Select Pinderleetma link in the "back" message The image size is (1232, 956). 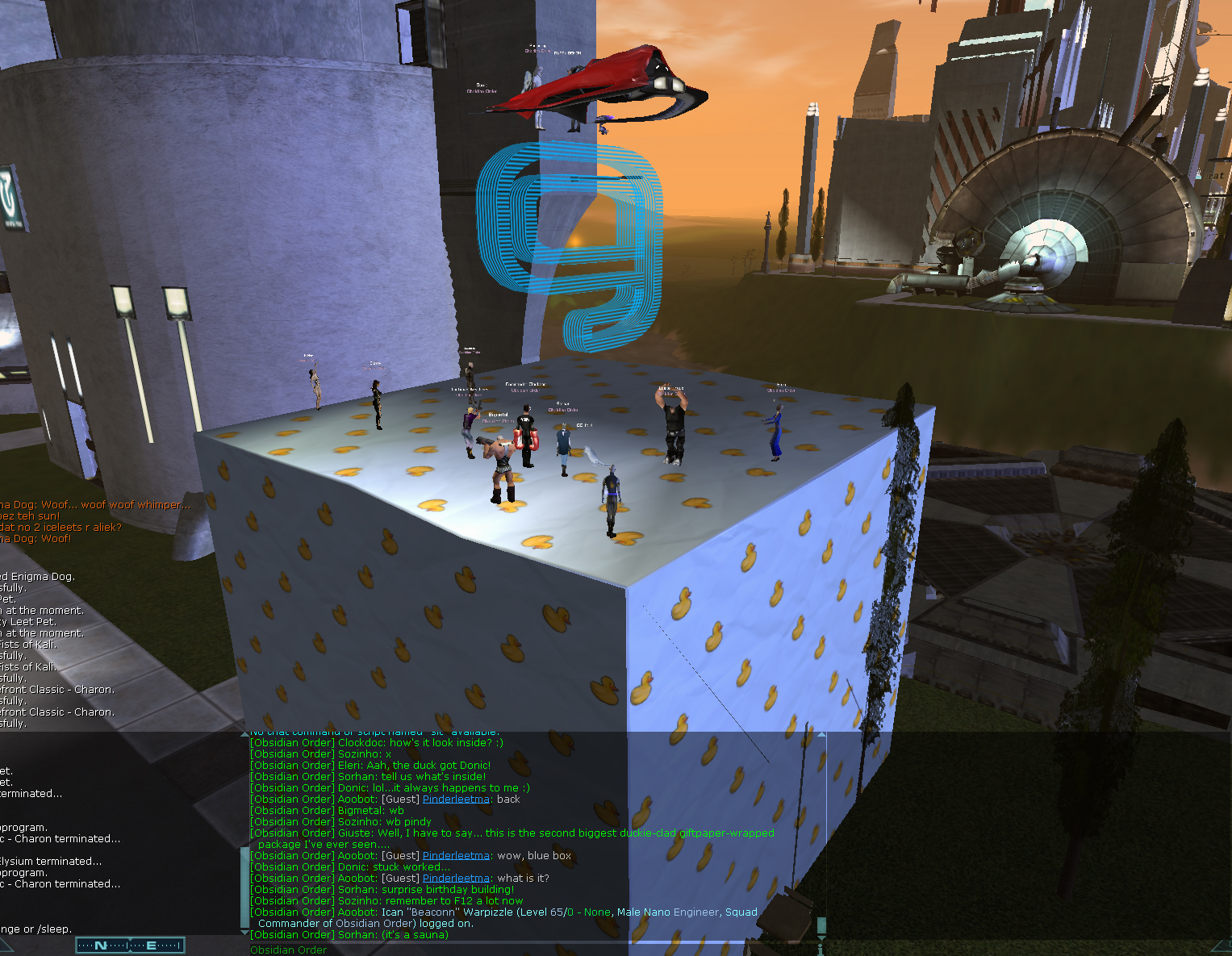pos(456,799)
